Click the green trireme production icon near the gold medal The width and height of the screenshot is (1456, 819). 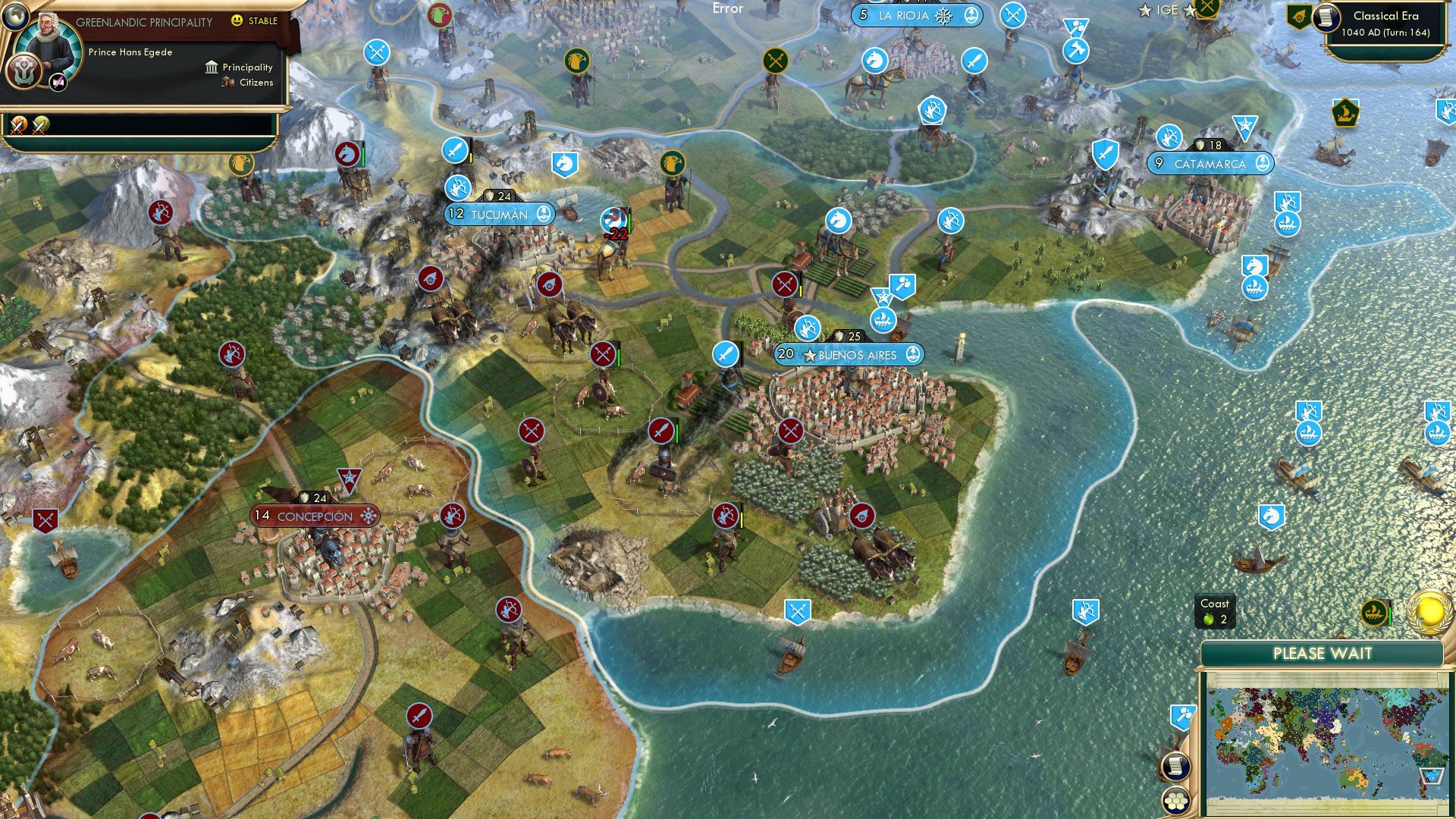1374,613
